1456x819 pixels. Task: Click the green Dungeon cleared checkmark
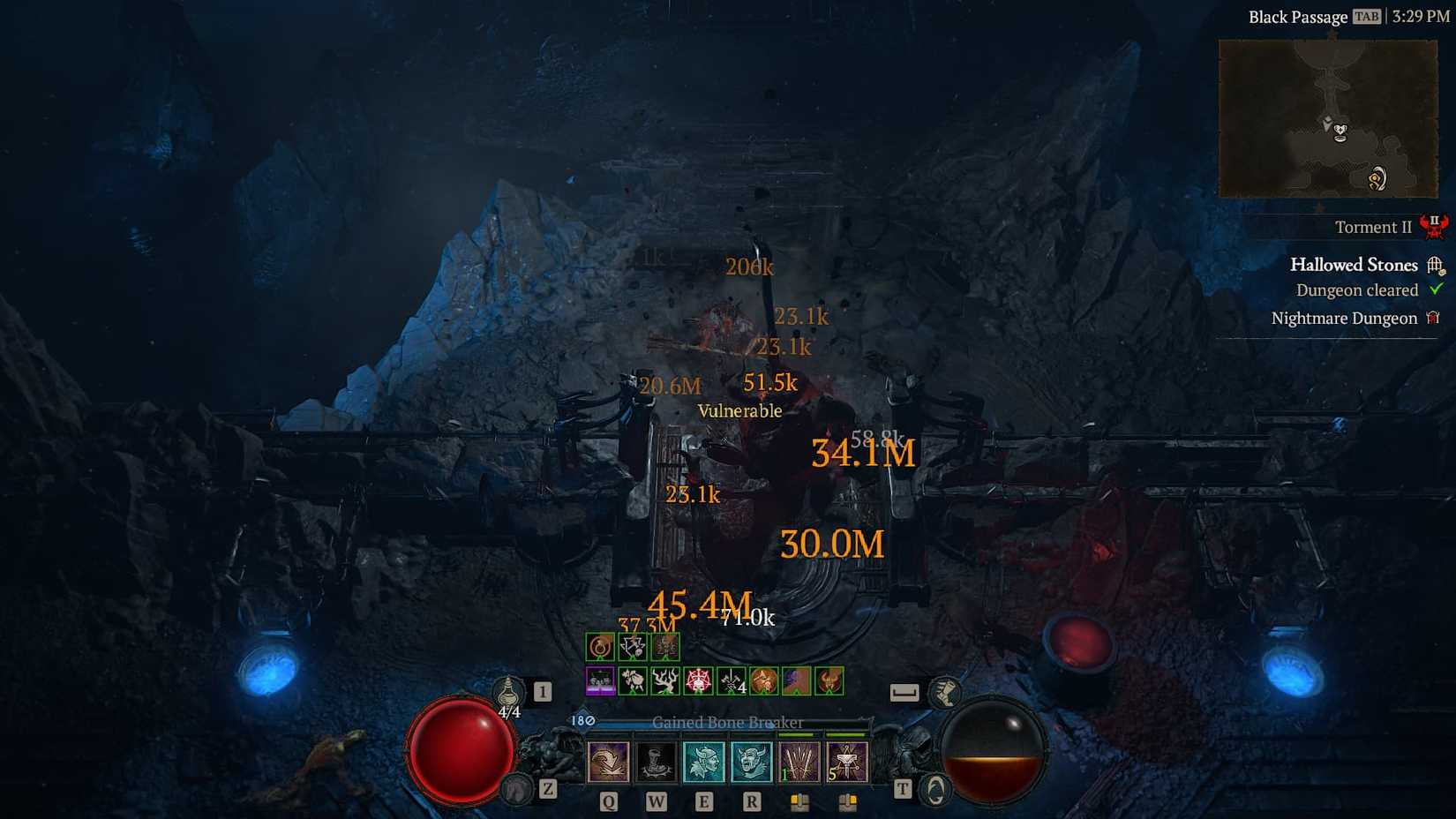(x=1436, y=289)
